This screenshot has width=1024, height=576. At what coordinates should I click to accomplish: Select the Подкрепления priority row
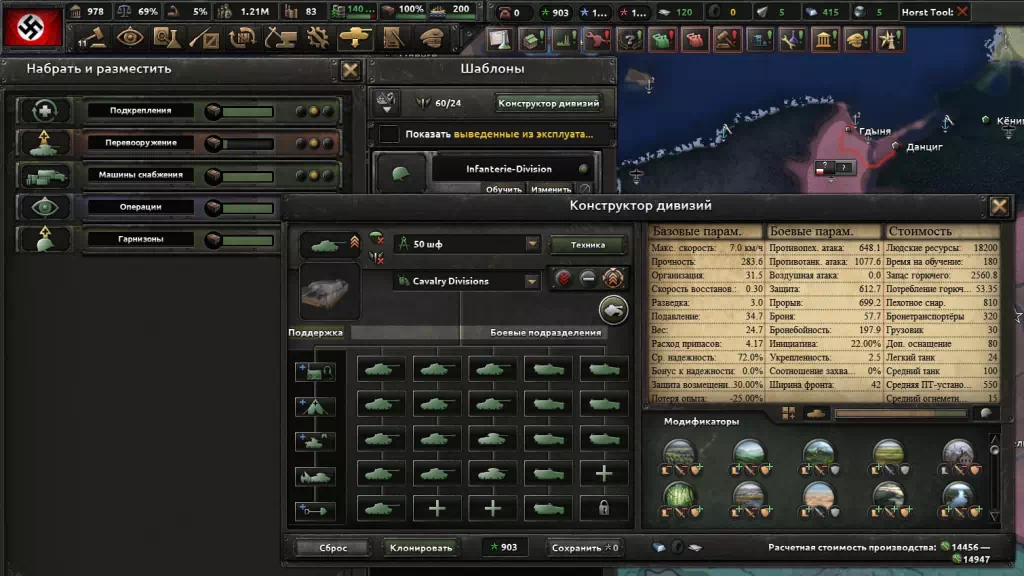click(180, 111)
